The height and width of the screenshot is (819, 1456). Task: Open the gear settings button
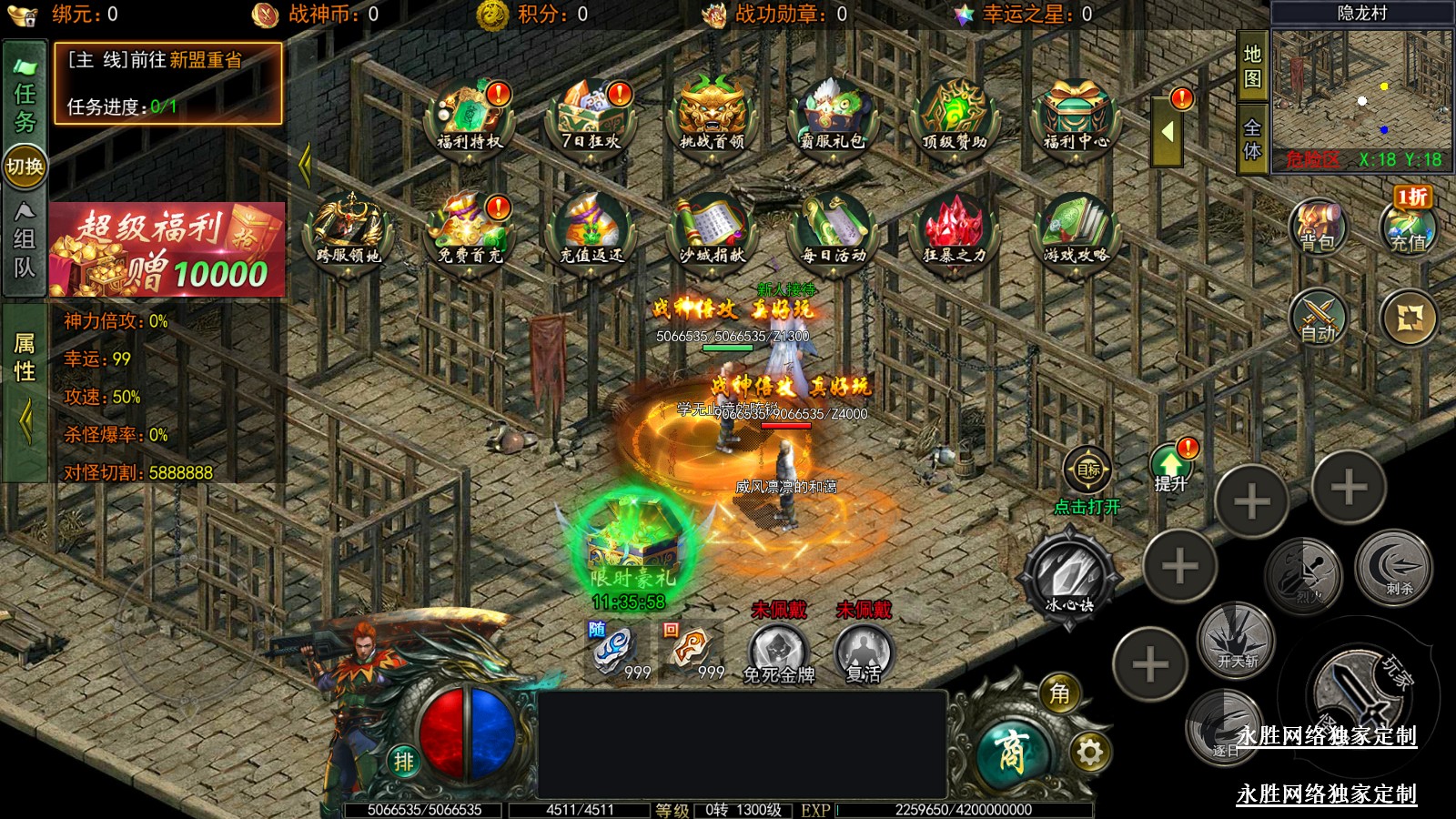1089,752
